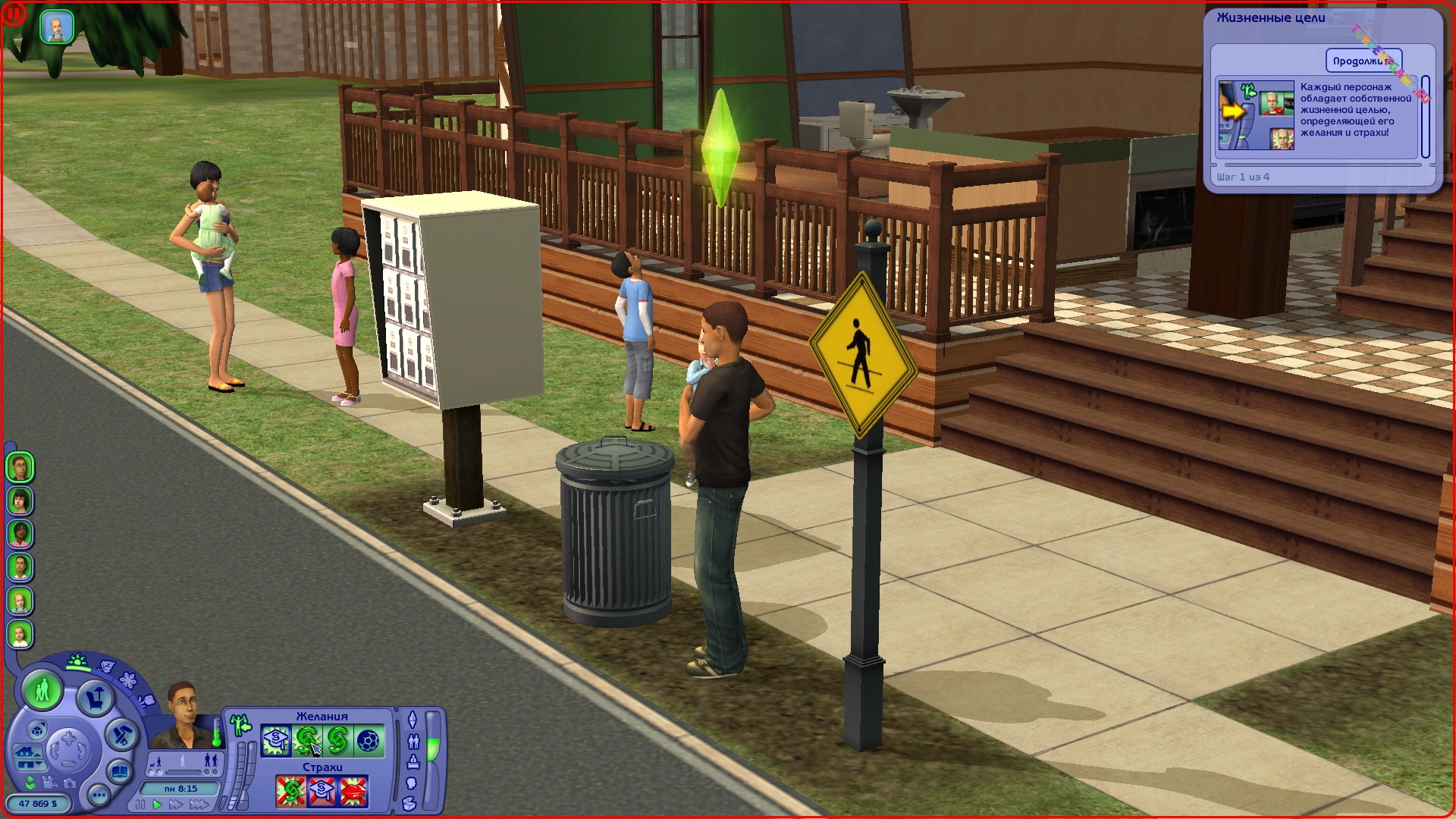1456x819 pixels.
Task: Click the triple-arrow fastest speed button
Action: [199, 805]
